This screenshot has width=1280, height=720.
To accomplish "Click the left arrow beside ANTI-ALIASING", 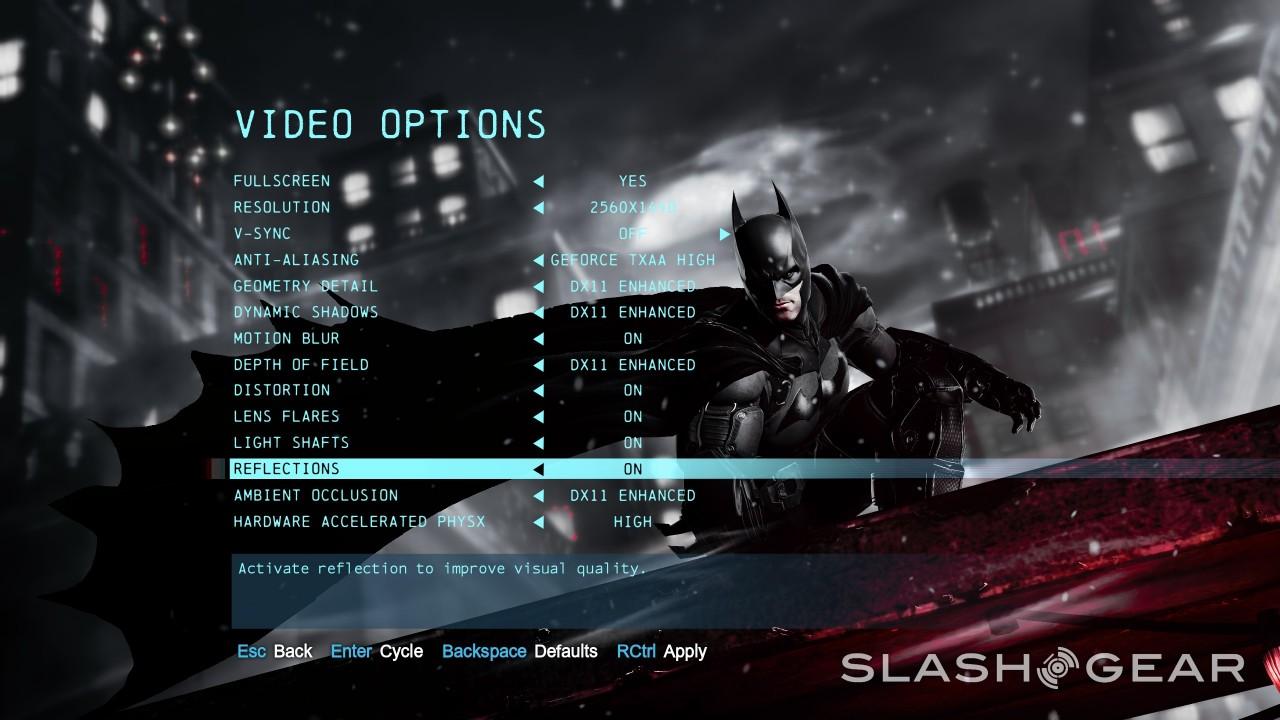I will [540, 259].
